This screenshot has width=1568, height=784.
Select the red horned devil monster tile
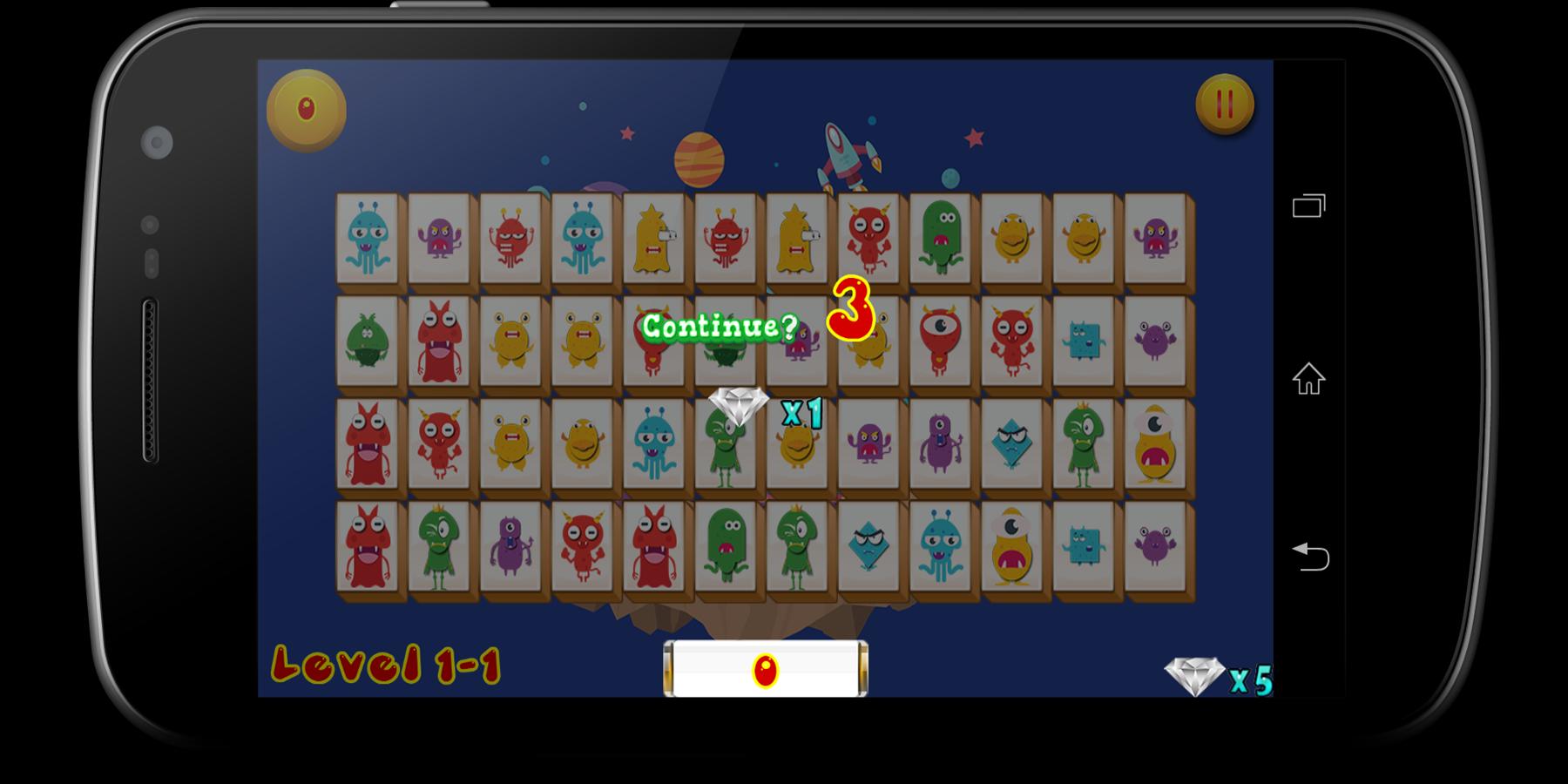point(867,240)
